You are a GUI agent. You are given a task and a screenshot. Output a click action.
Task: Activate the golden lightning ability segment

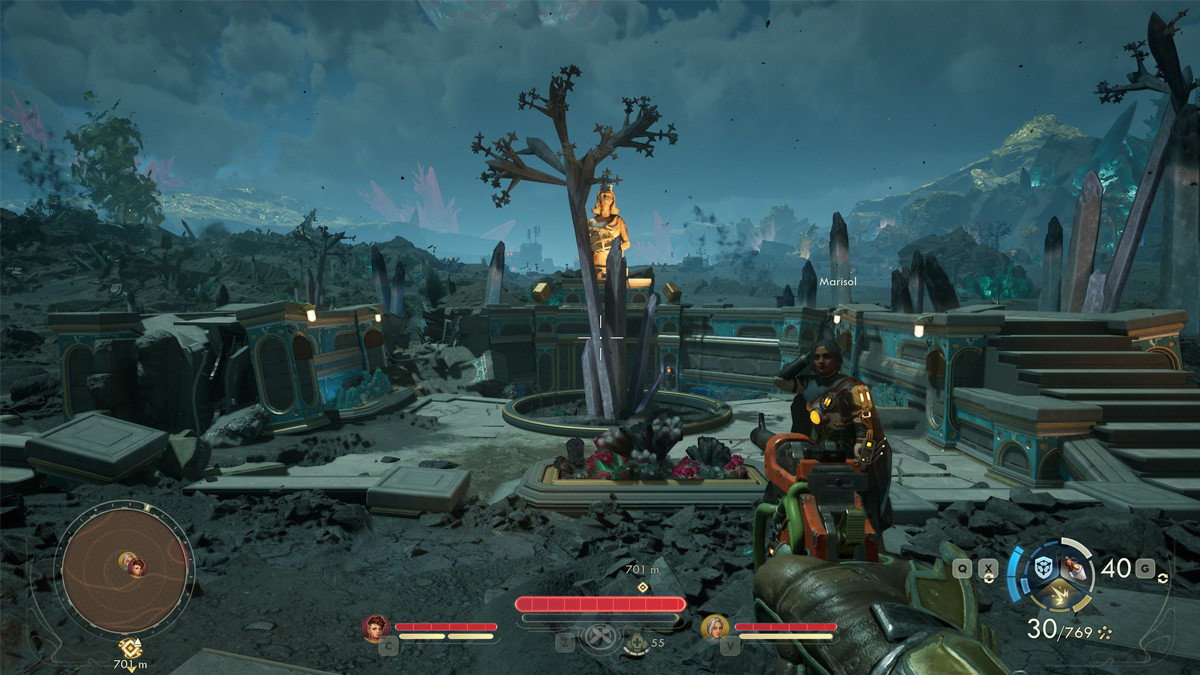tap(1060, 598)
